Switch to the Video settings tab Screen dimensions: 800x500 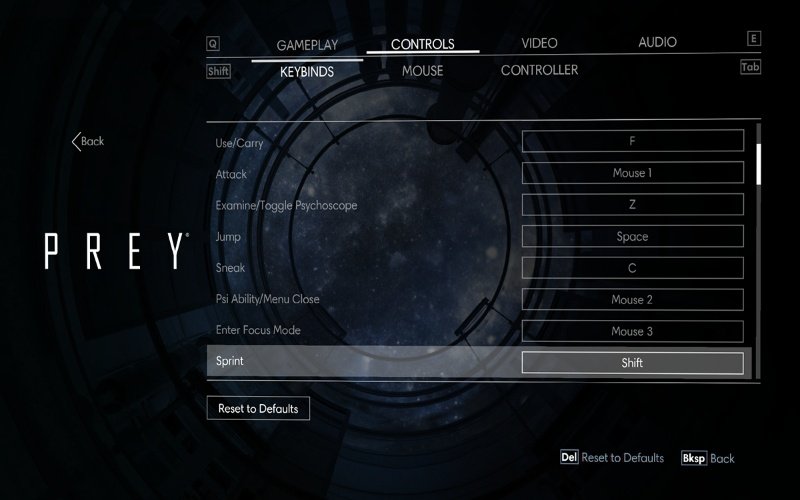point(539,43)
